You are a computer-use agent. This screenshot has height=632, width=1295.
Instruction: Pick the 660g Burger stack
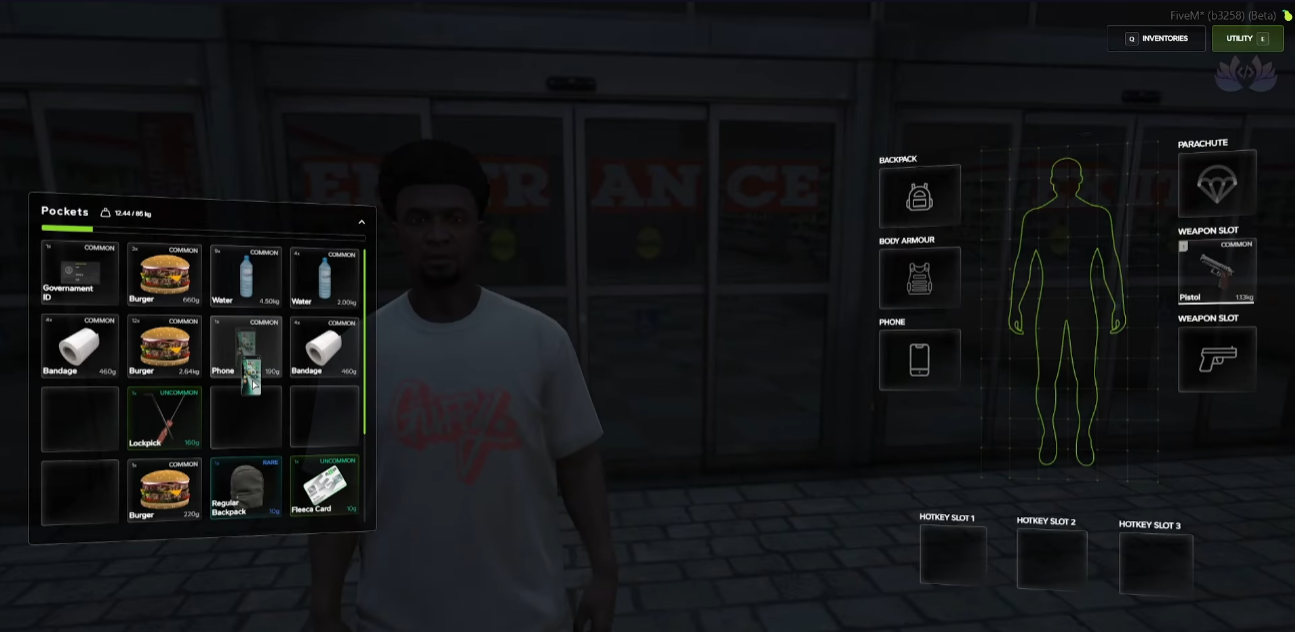click(x=165, y=275)
